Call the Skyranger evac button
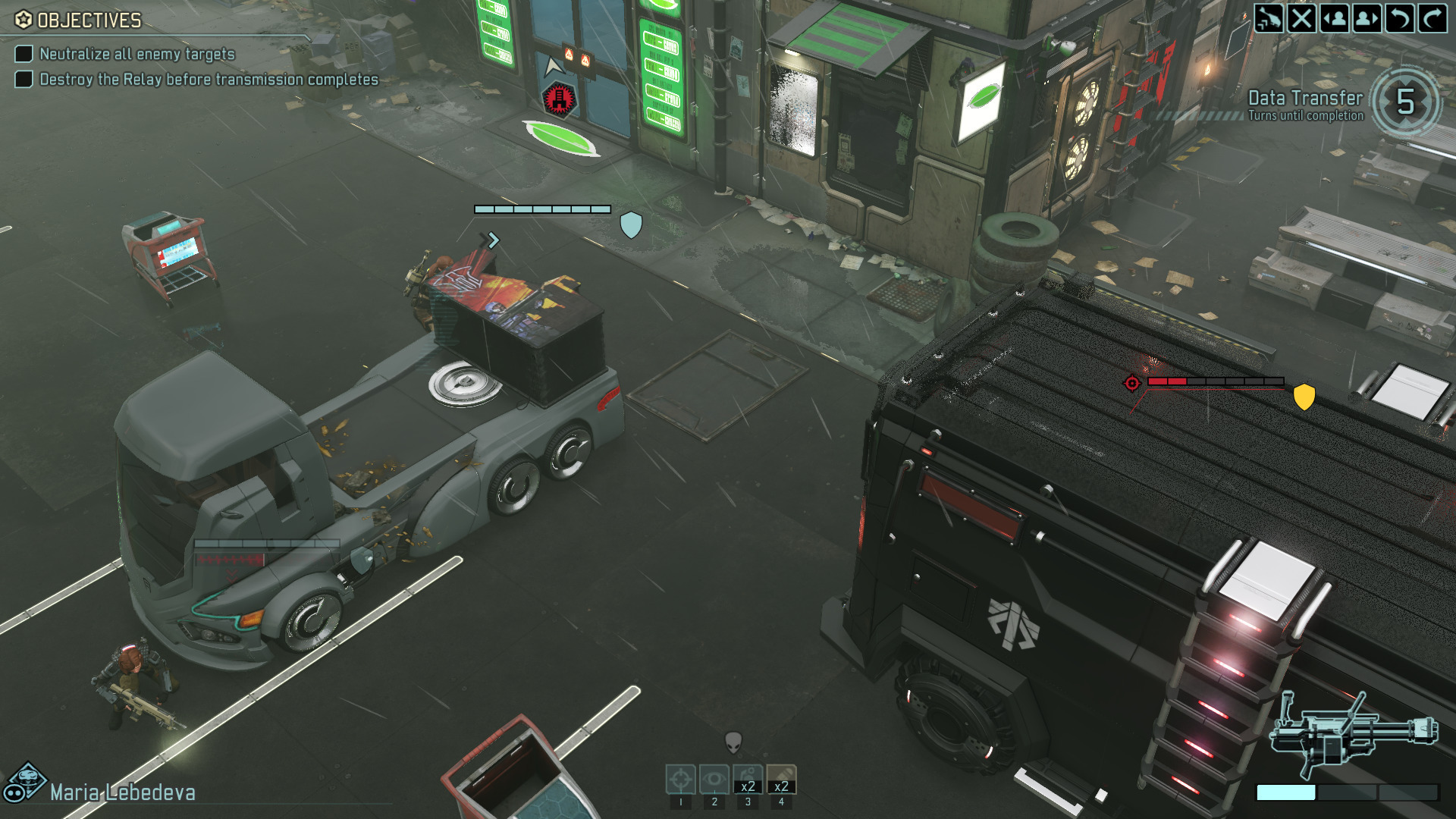The image size is (1456, 819). [x=1269, y=18]
